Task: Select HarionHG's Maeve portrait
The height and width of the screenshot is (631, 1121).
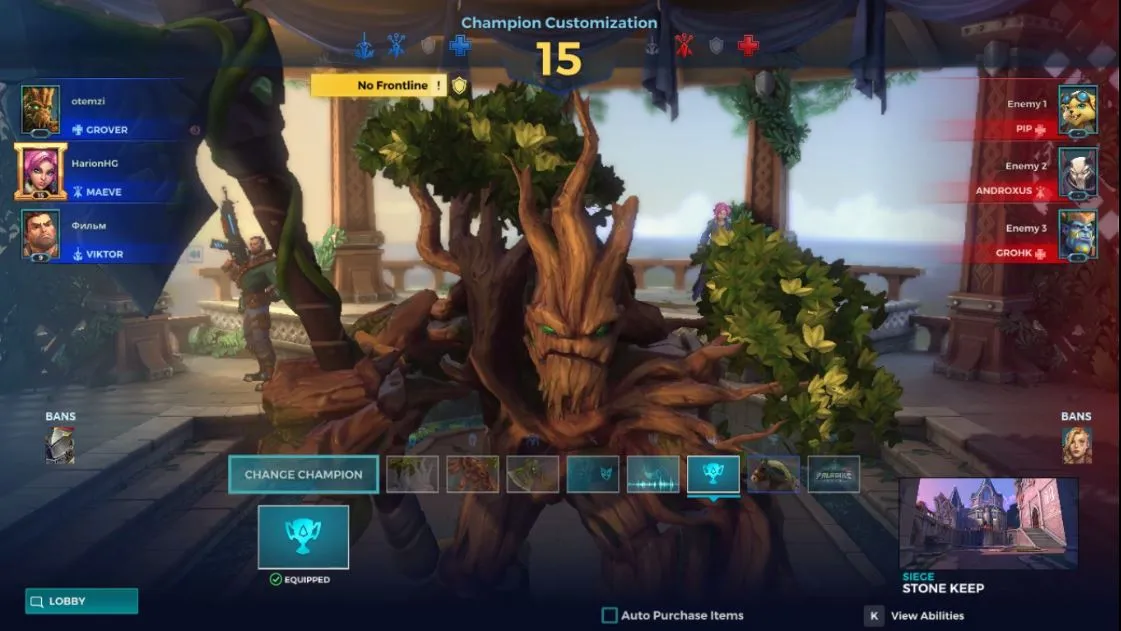Action: pyautogui.click(x=41, y=172)
